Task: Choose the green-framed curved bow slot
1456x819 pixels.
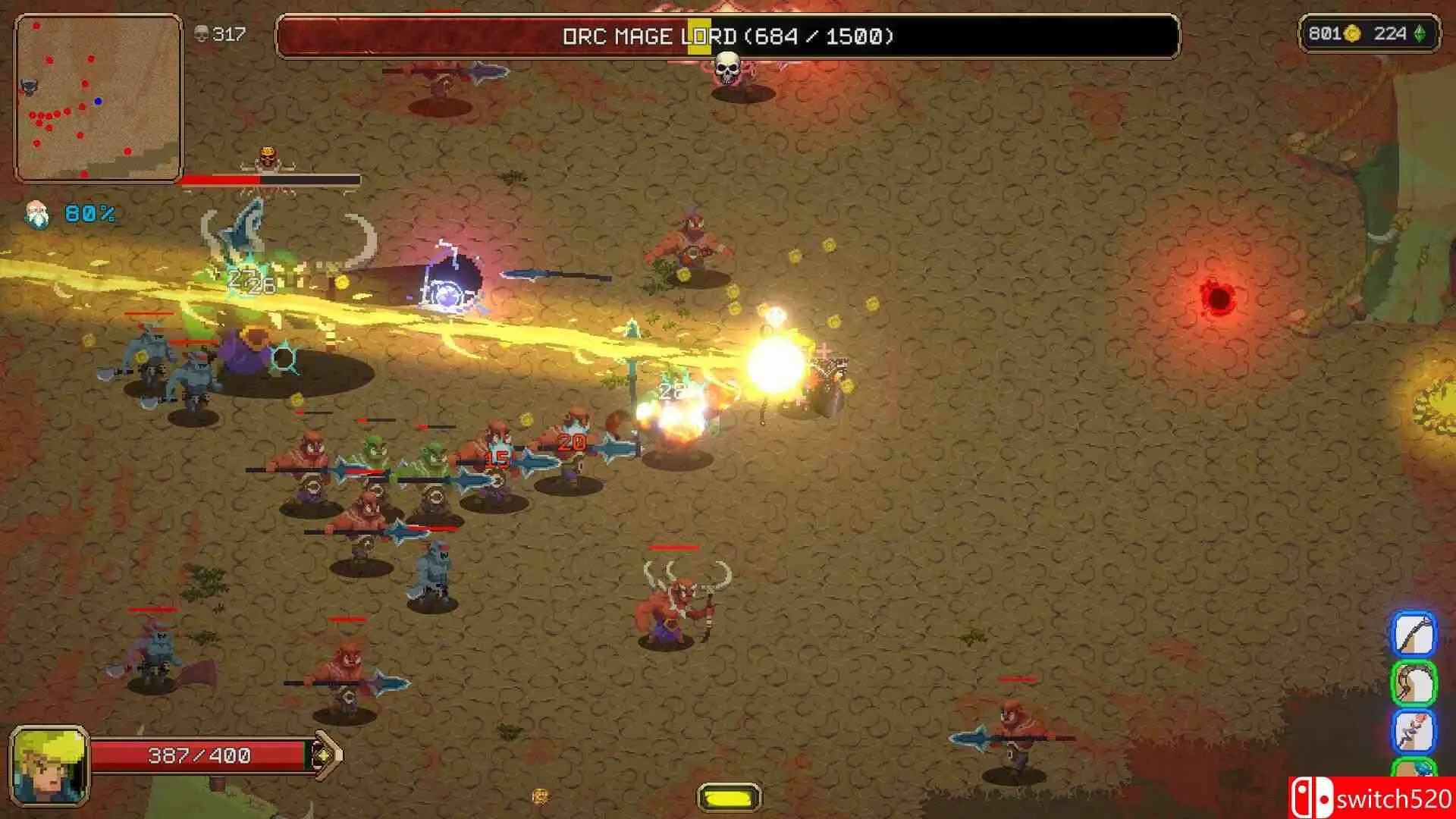Action: 1414,682
